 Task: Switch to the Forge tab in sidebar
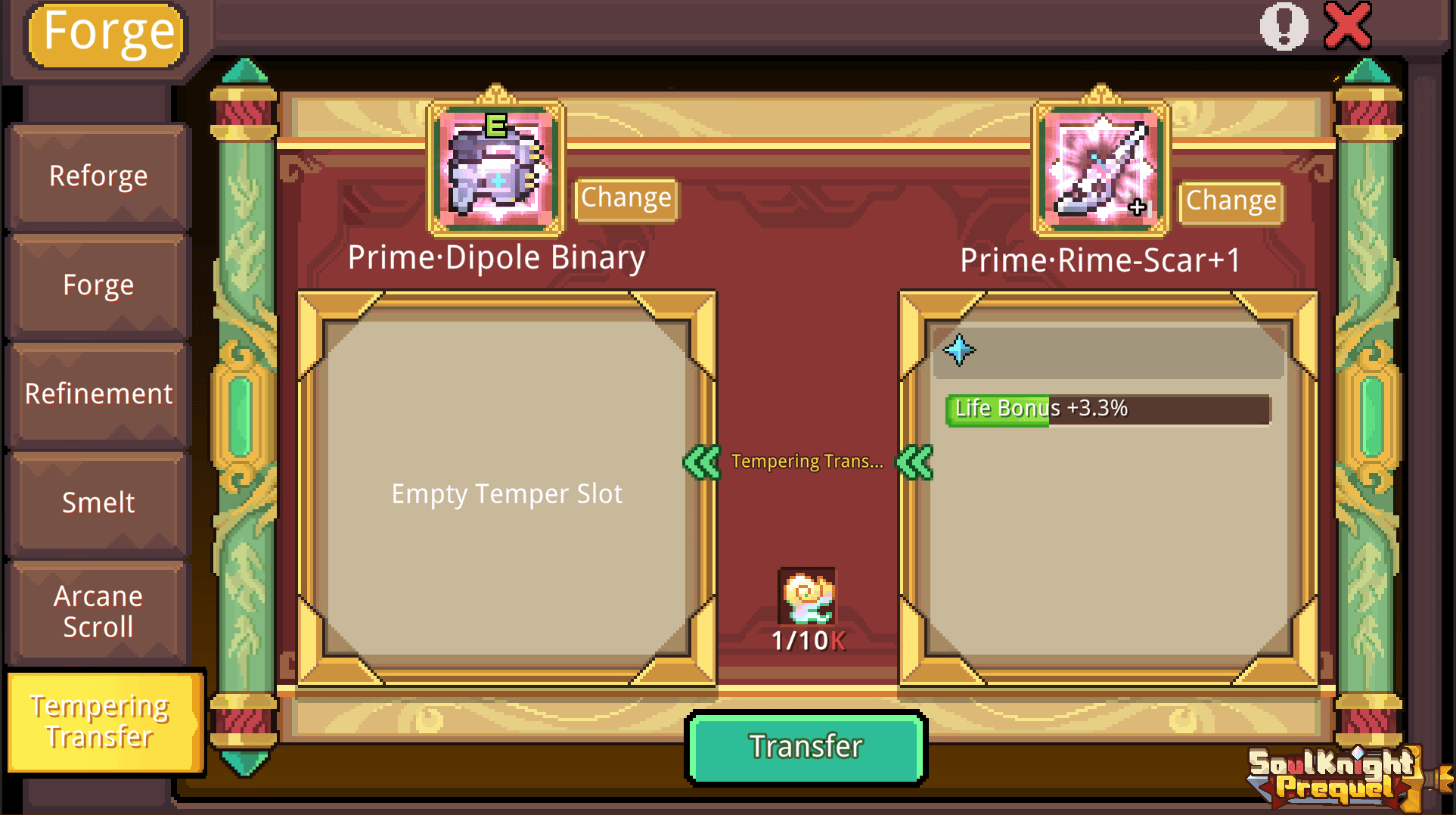pyautogui.click(x=98, y=285)
